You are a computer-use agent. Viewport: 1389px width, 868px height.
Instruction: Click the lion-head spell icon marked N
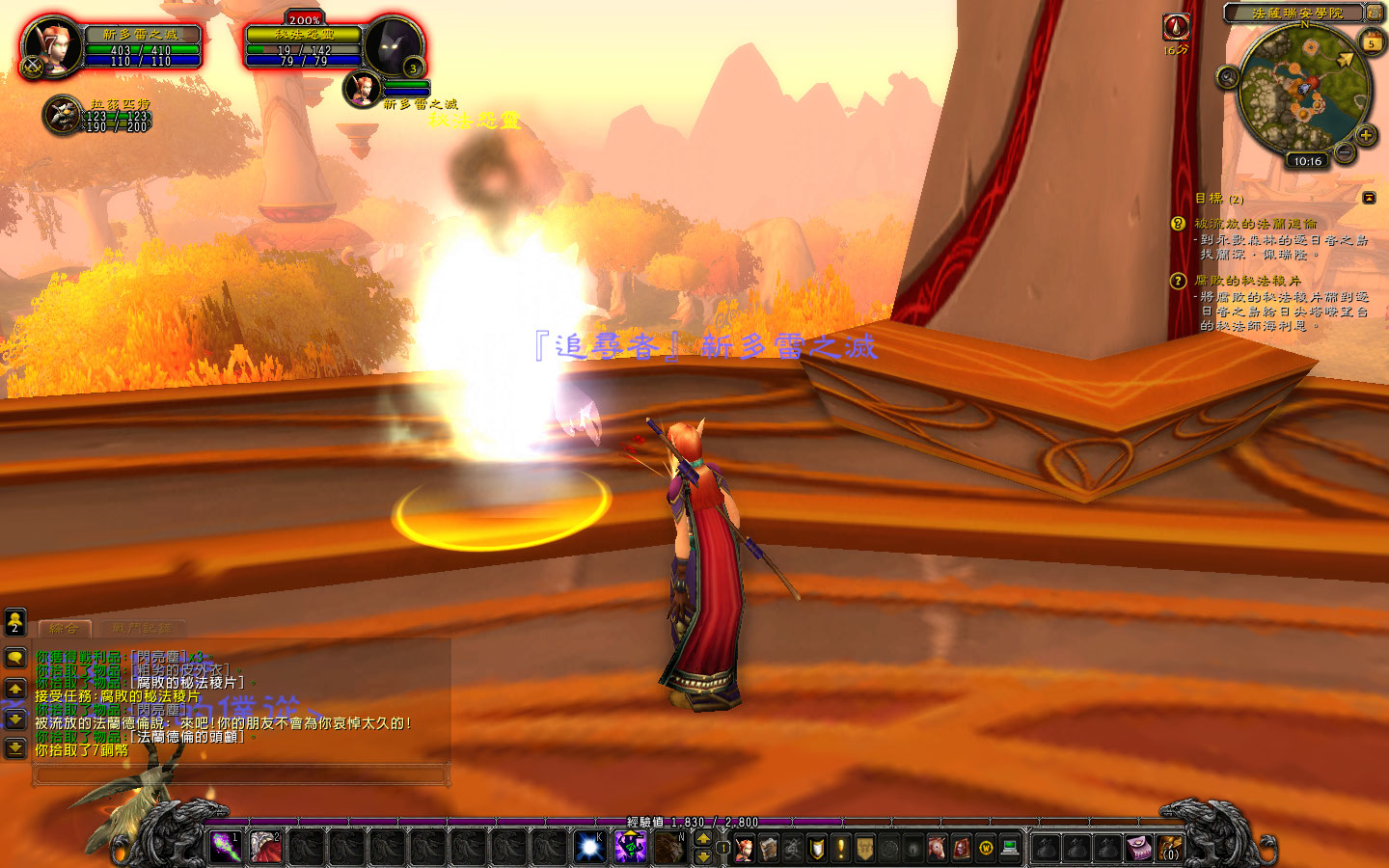671,849
